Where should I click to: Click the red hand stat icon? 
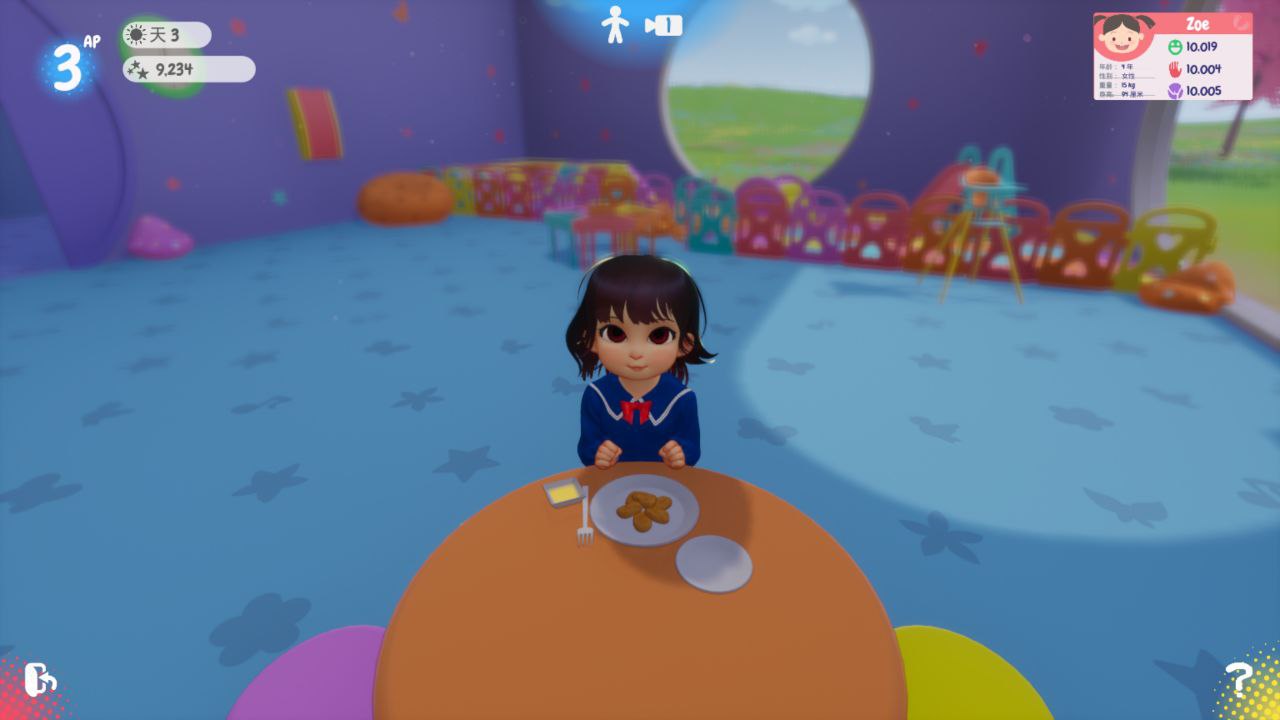pos(1175,70)
